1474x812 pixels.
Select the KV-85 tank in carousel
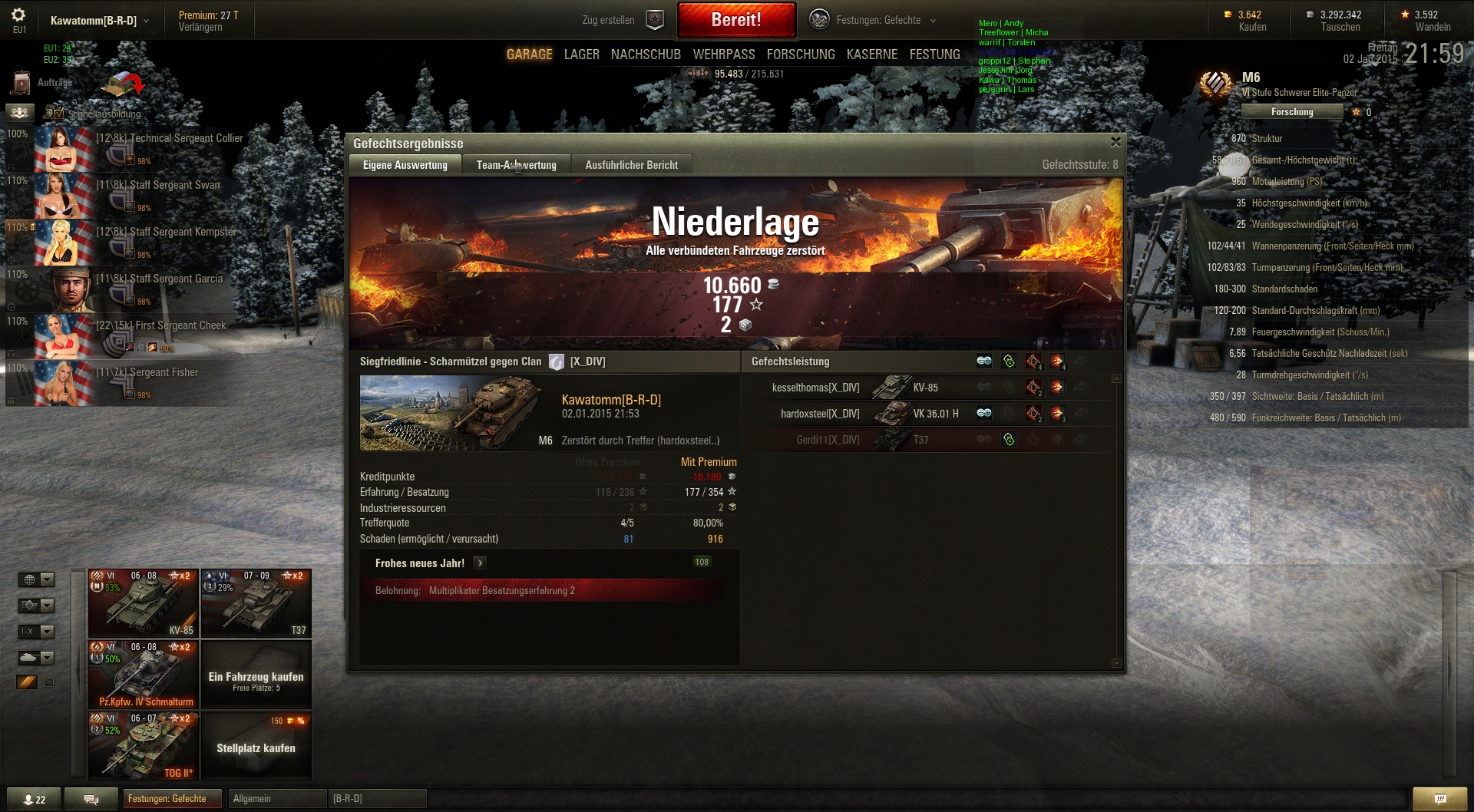pos(144,603)
